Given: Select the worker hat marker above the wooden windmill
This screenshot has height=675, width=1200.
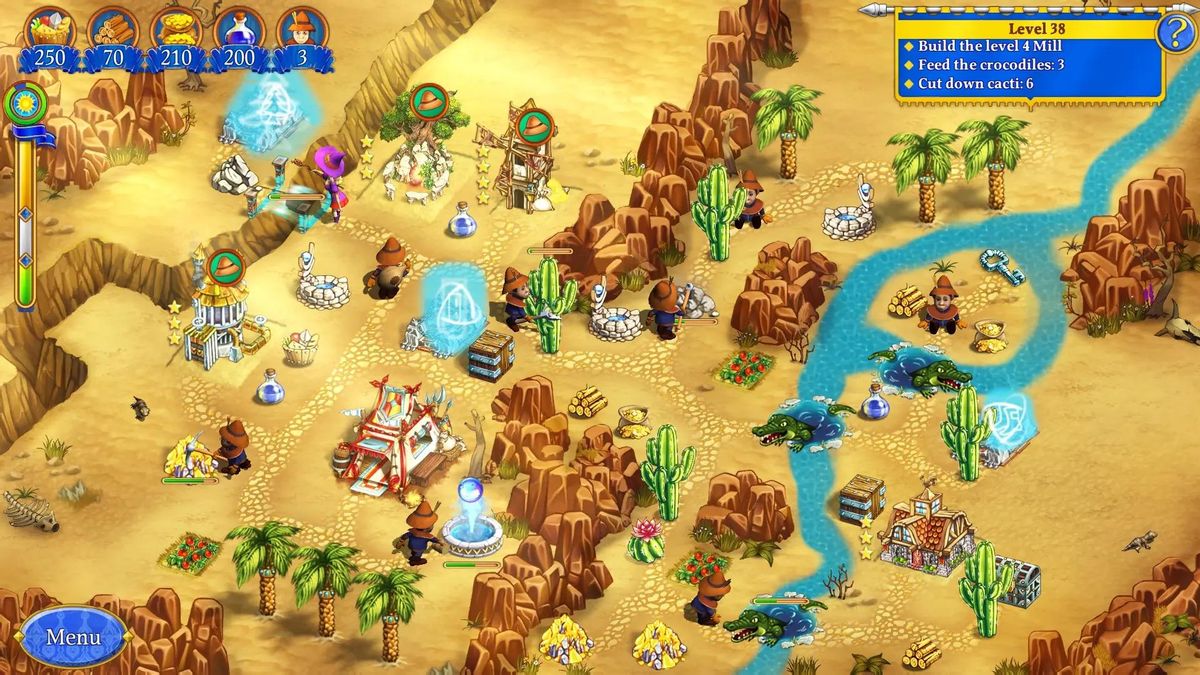Looking at the screenshot, I should pyautogui.click(x=538, y=125).
